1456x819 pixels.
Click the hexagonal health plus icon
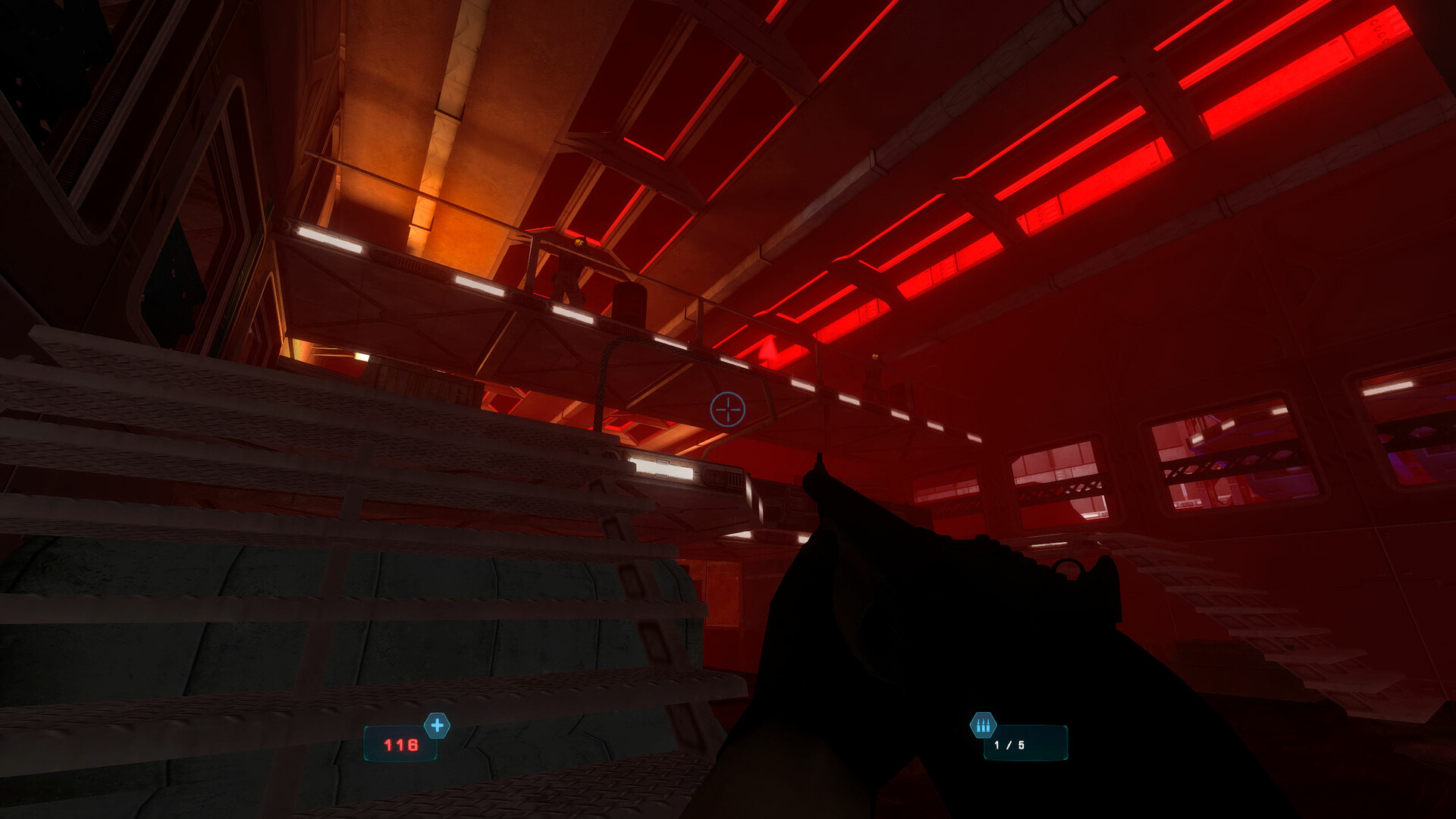tap(436, 725)
